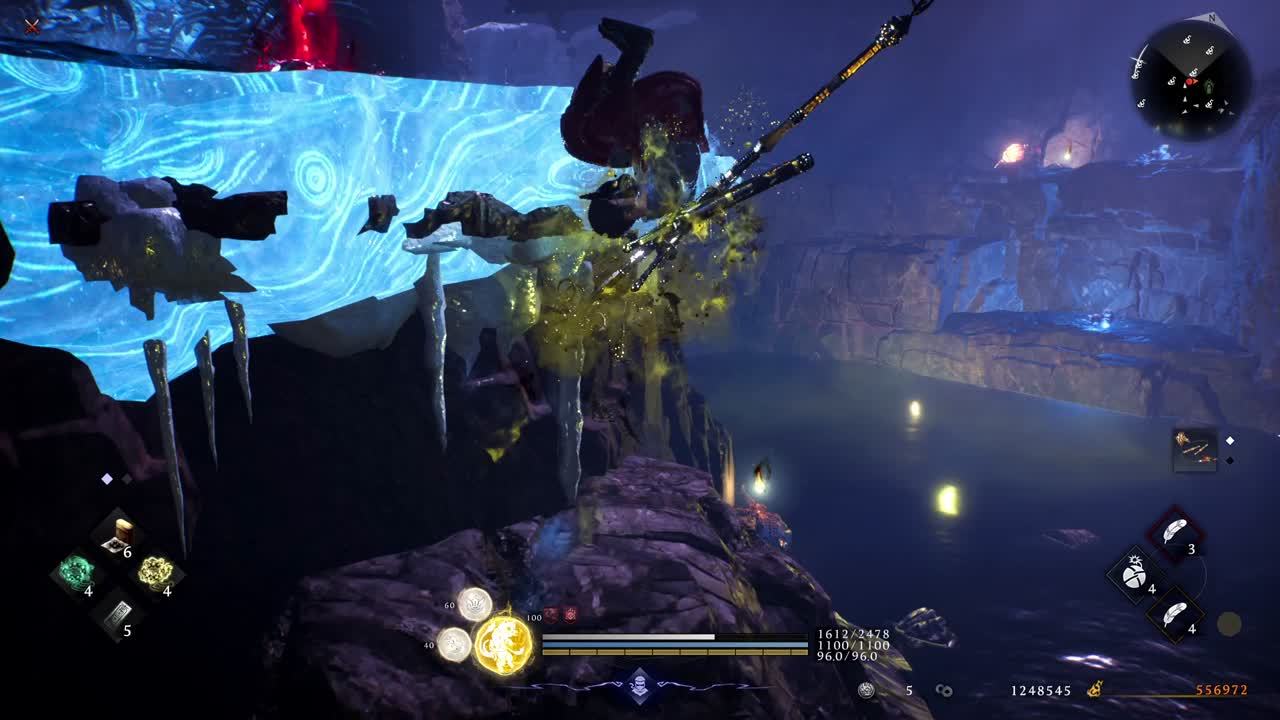The height and width of the screenshot is (720, 1280).
Task: Activate the glowing golden guardian spirit icon
Action: tap(502, 643)
